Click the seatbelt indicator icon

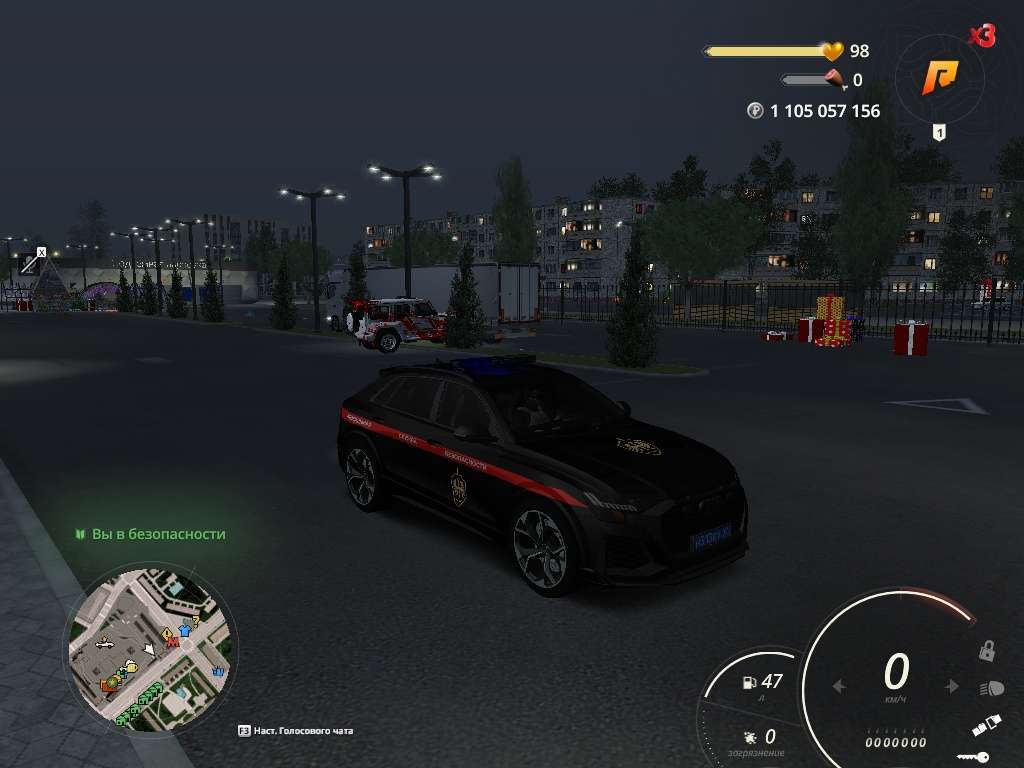985,727
